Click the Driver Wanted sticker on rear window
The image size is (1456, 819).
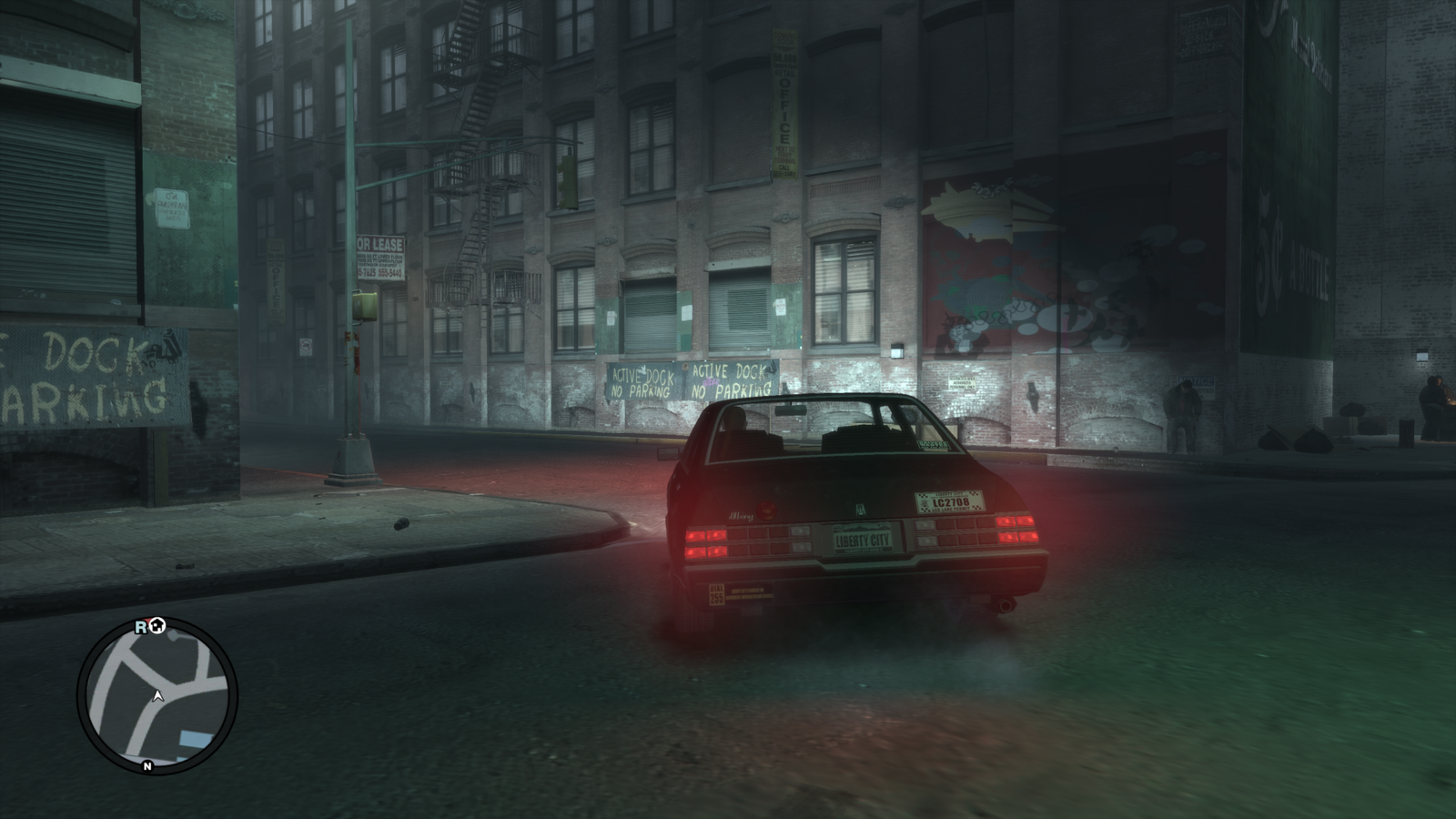pyautogui.click(x=935, y=445)
